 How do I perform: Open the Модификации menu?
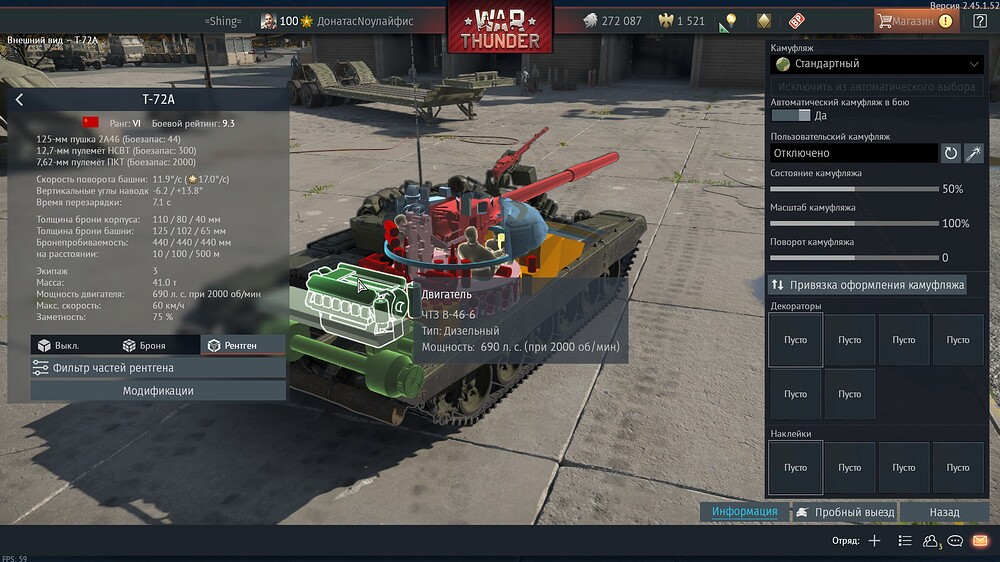point(158,391)
